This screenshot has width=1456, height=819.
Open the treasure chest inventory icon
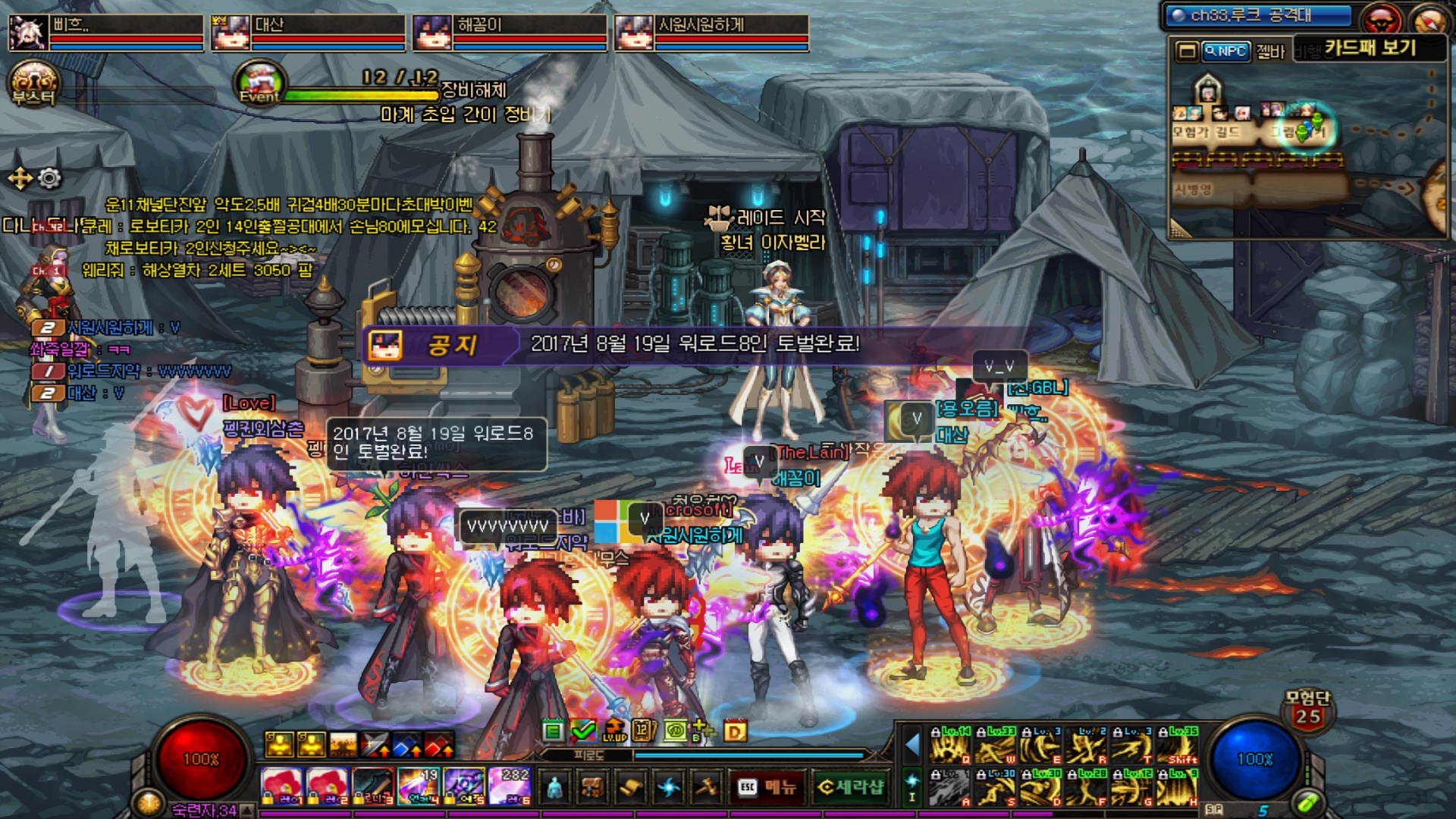coord(592,788)
